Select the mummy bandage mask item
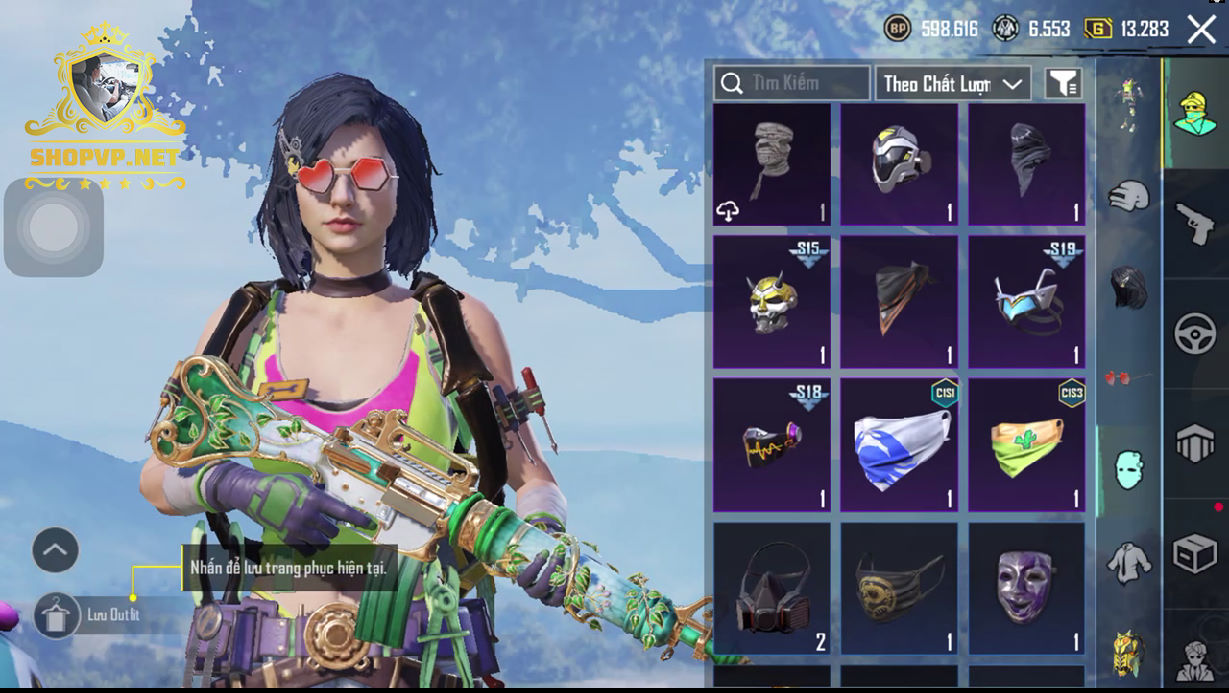This screenshot has height=693, width=1229. coord(771,165)
